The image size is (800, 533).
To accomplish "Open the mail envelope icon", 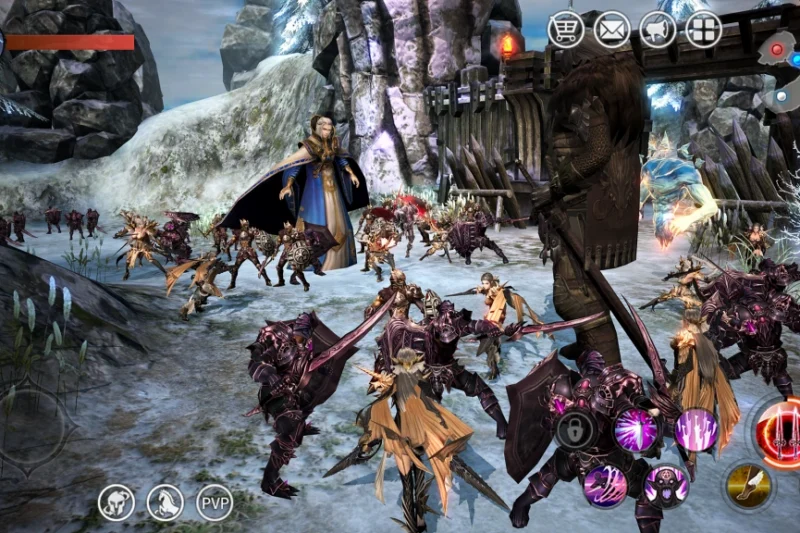I will (612, 29).
